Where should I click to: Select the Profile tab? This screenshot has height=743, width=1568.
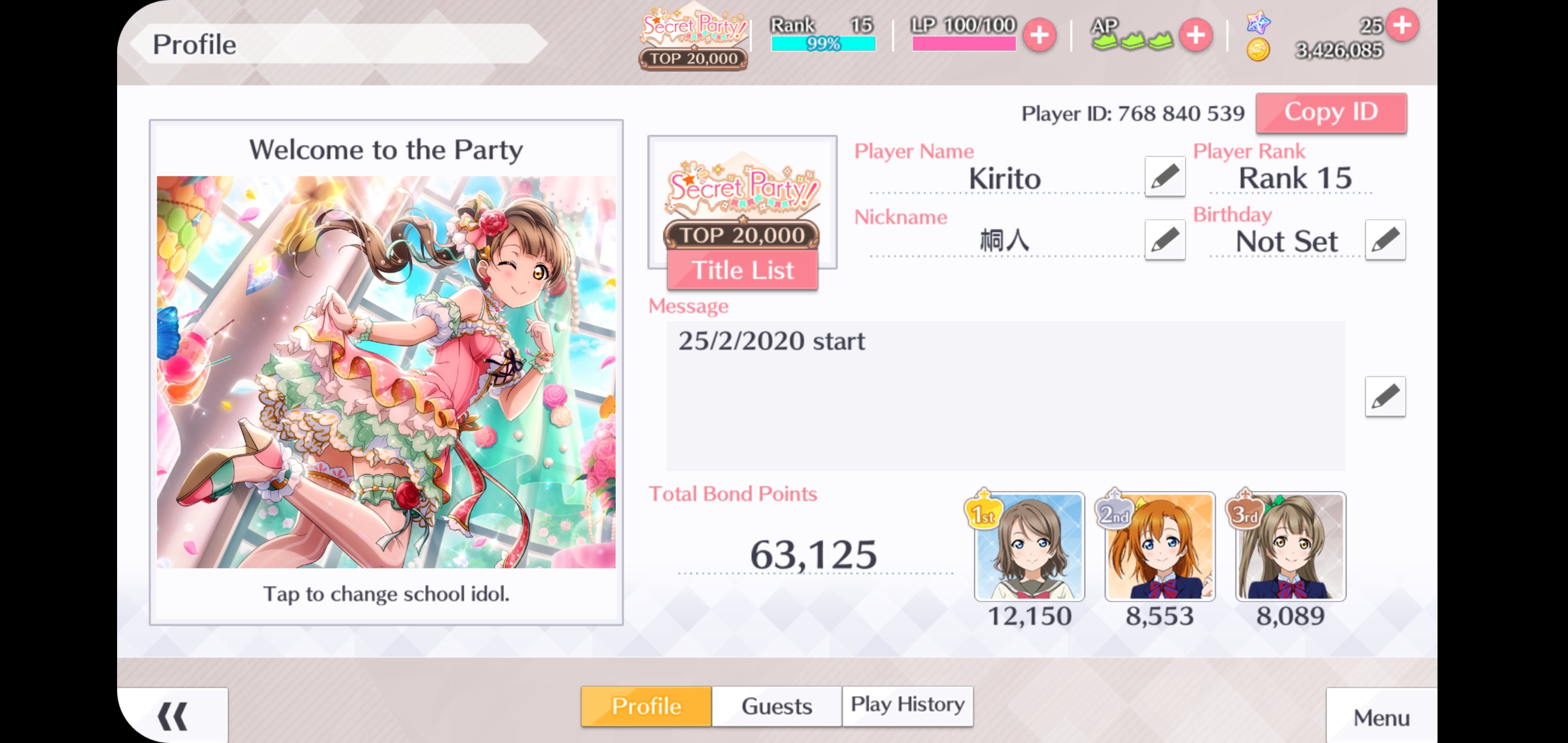(x=646, y=706)
